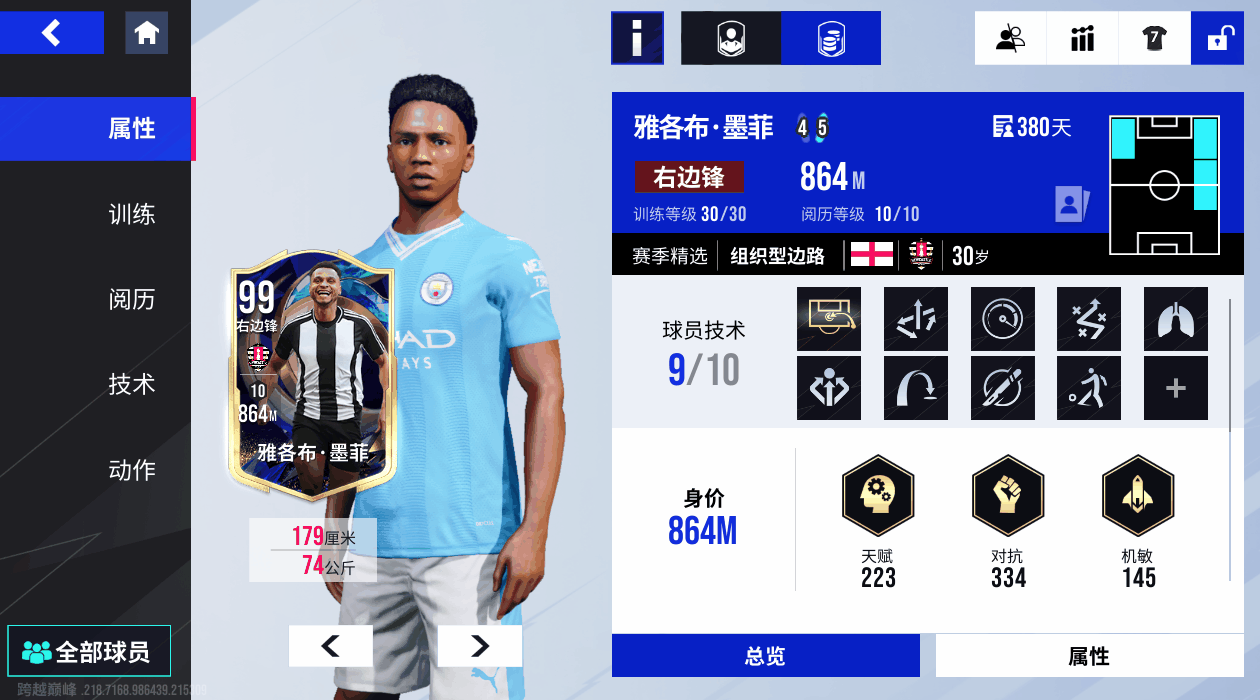Screen dimensions: 1260x700
Task: Open the 训练 training section
Action: point(131,214)
